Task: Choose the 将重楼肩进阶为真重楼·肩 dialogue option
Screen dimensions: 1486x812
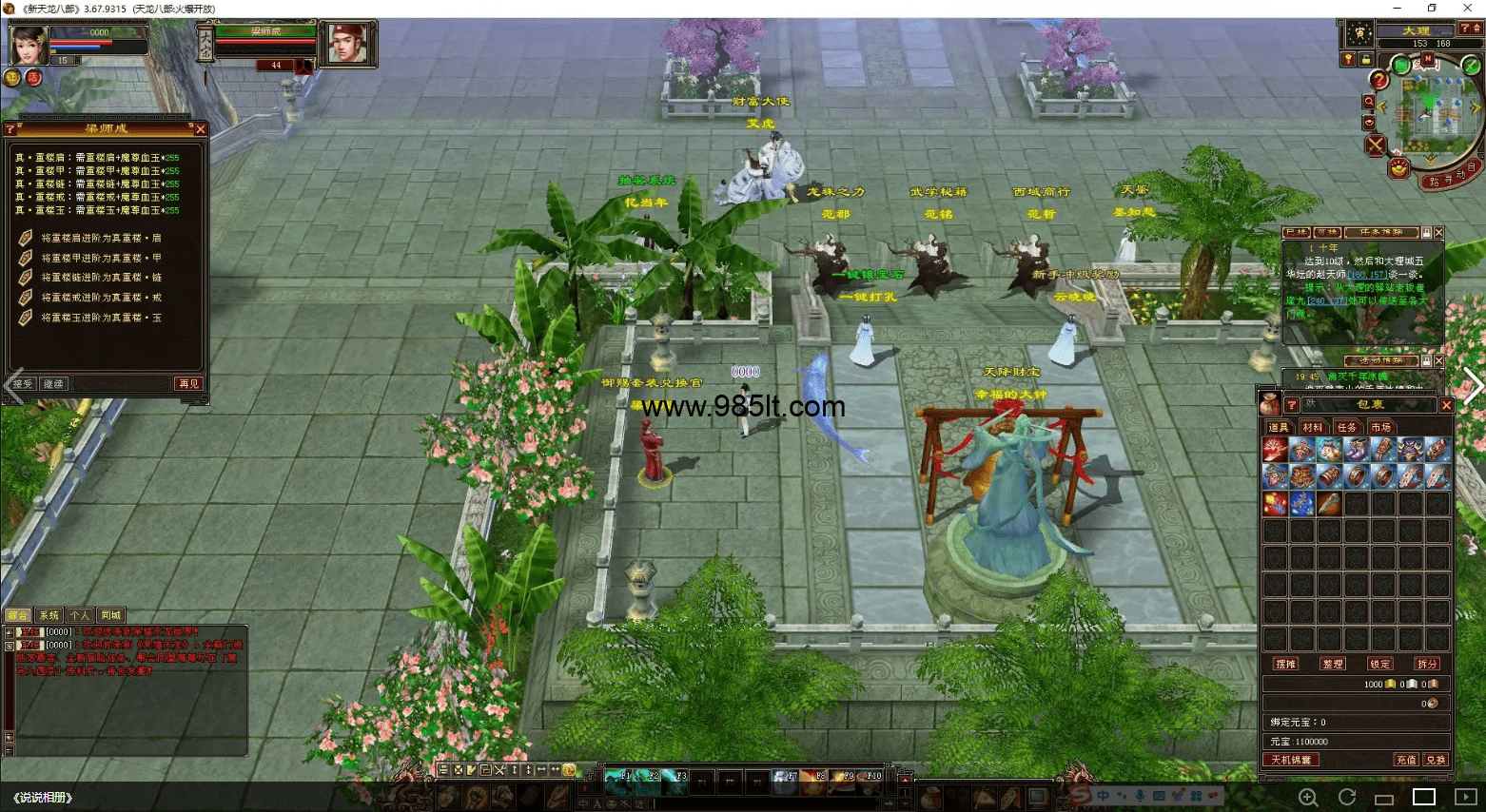Action: [x=101, y=238]
